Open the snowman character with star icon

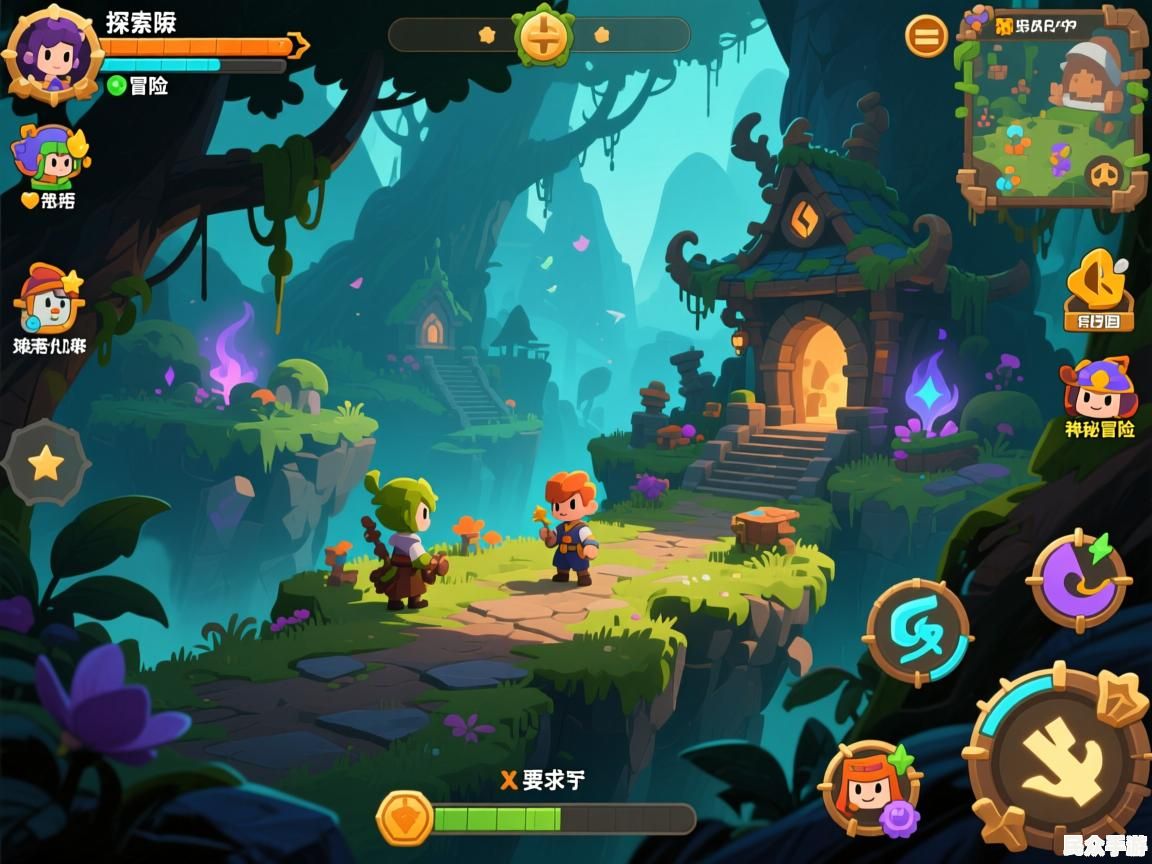click(x=48, y=300)
